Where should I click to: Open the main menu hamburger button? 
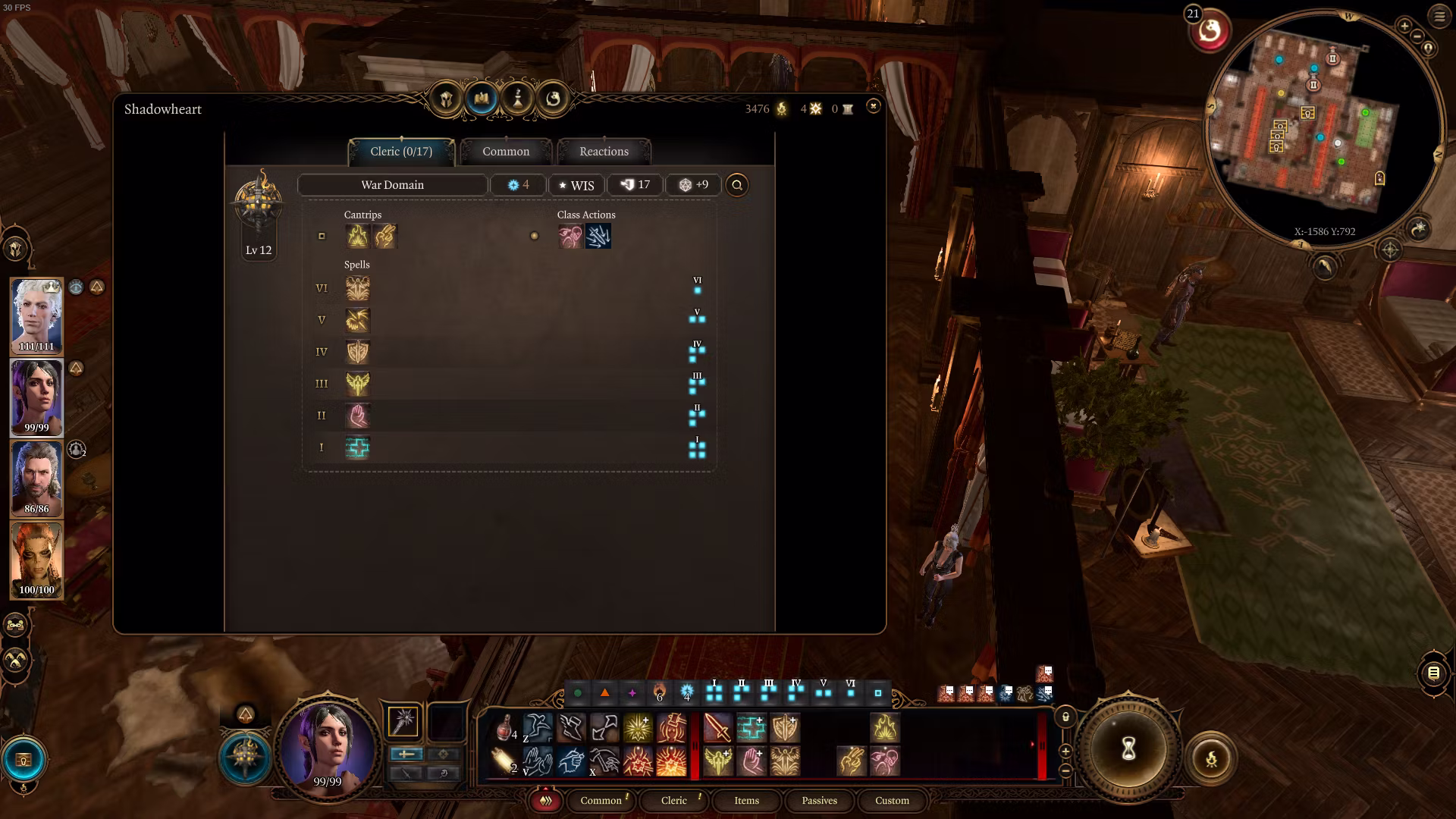click(x=1439, y=16)
